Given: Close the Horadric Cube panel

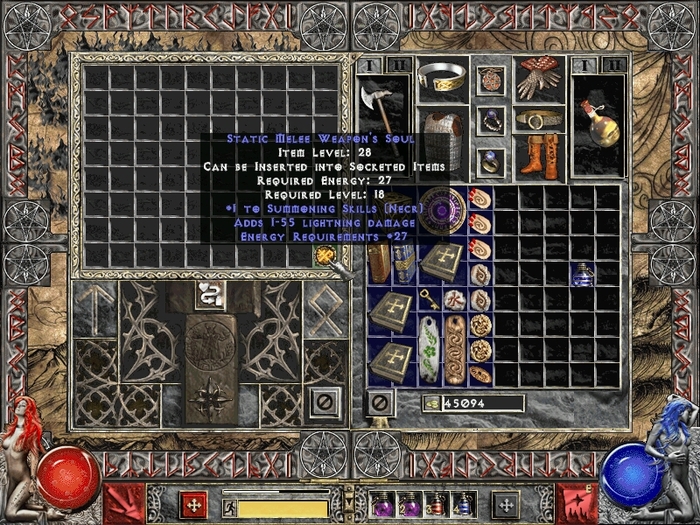Looking at the screenshot, I should tap(322, 403).
